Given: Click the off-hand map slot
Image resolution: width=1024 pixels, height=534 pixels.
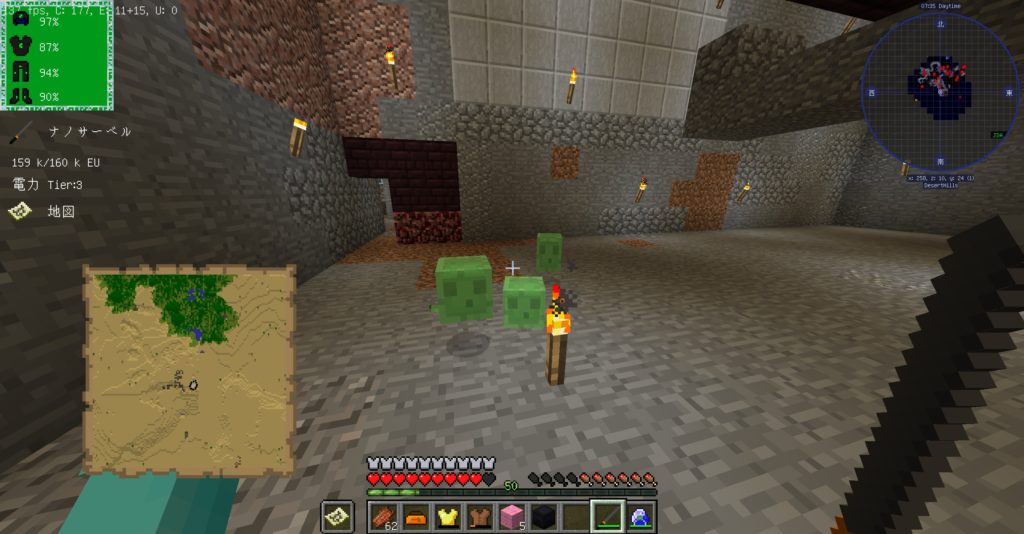Looking at the screenshot, I should tap(337, 516).
